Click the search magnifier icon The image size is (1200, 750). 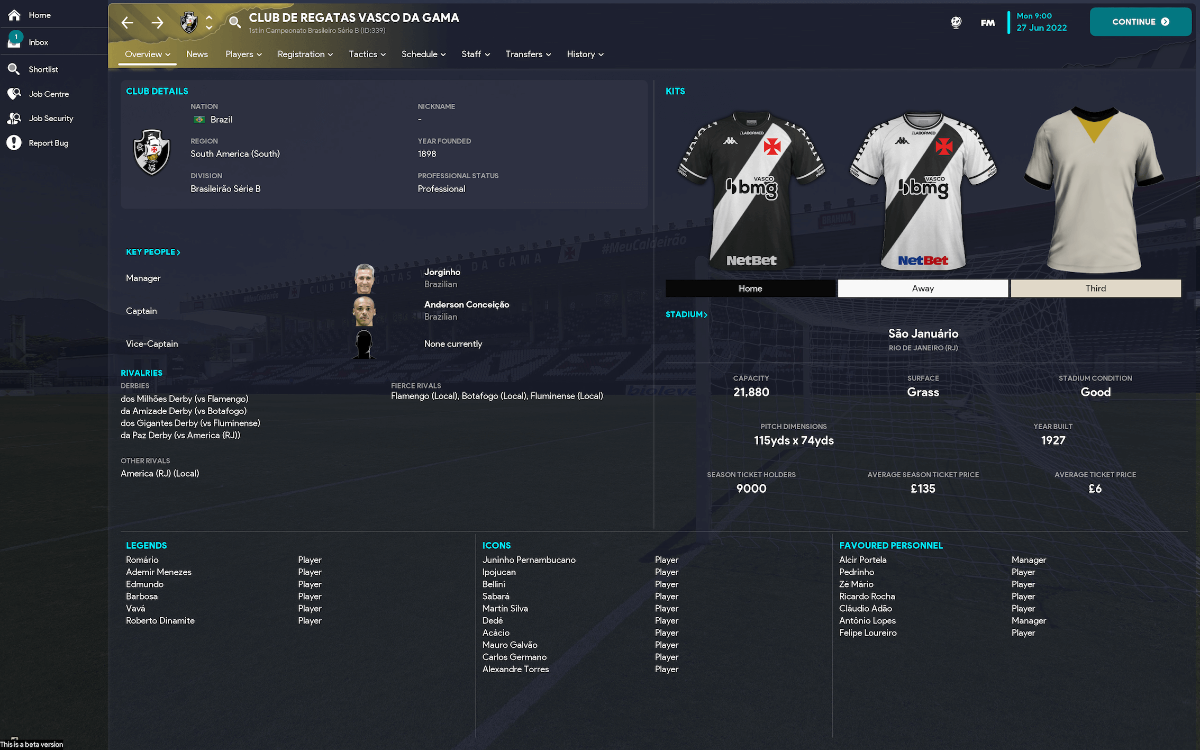point(235,22)
